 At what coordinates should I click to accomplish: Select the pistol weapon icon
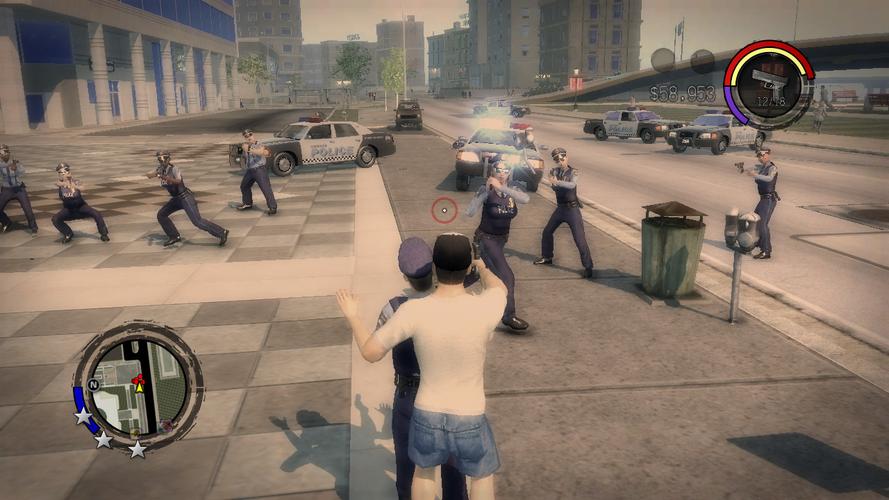(x=768, y=84)
